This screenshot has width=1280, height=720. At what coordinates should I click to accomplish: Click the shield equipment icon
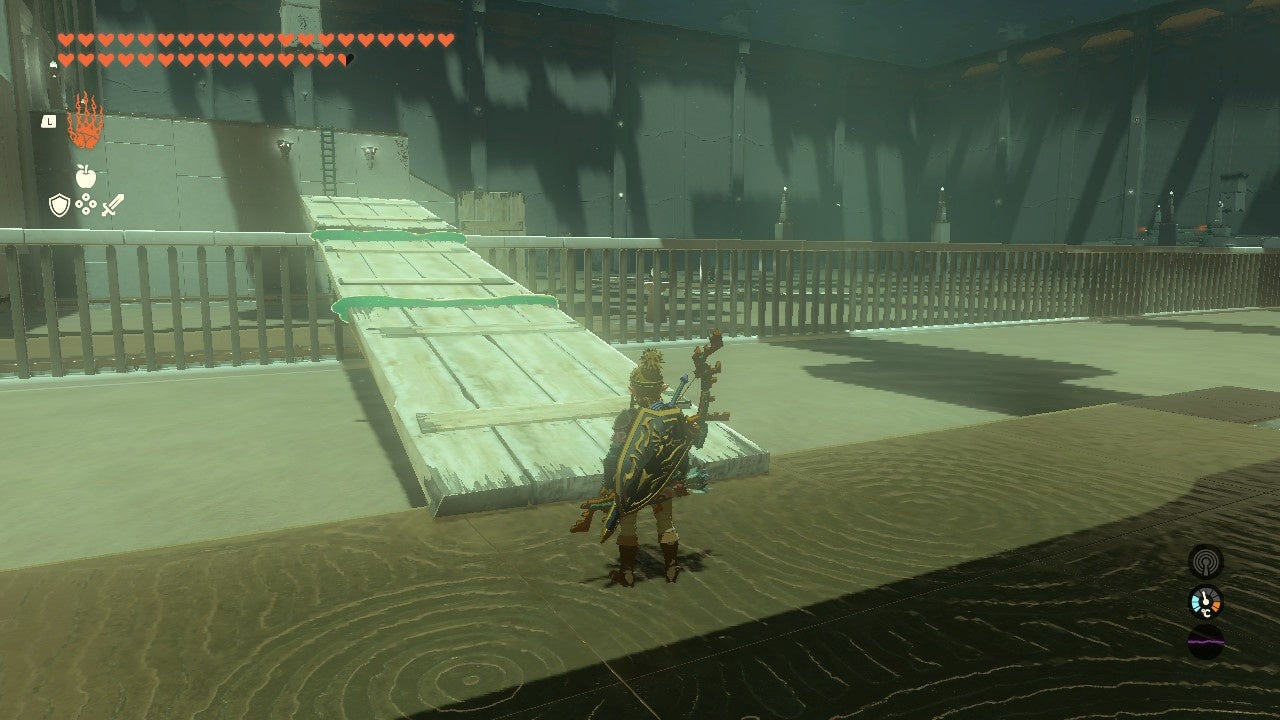58,204
